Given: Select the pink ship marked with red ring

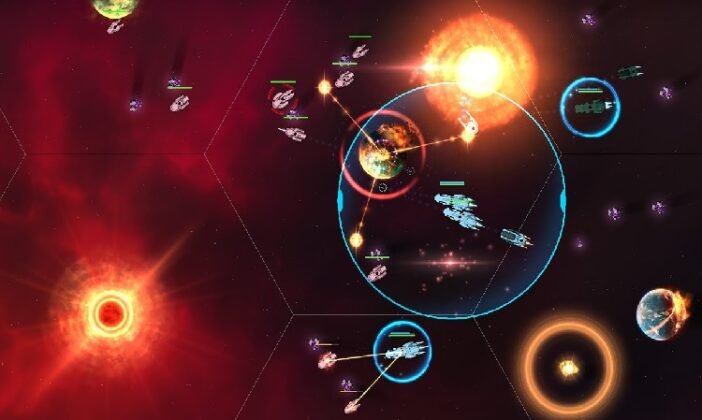Looking at the screenshot, I should point(283,98).
